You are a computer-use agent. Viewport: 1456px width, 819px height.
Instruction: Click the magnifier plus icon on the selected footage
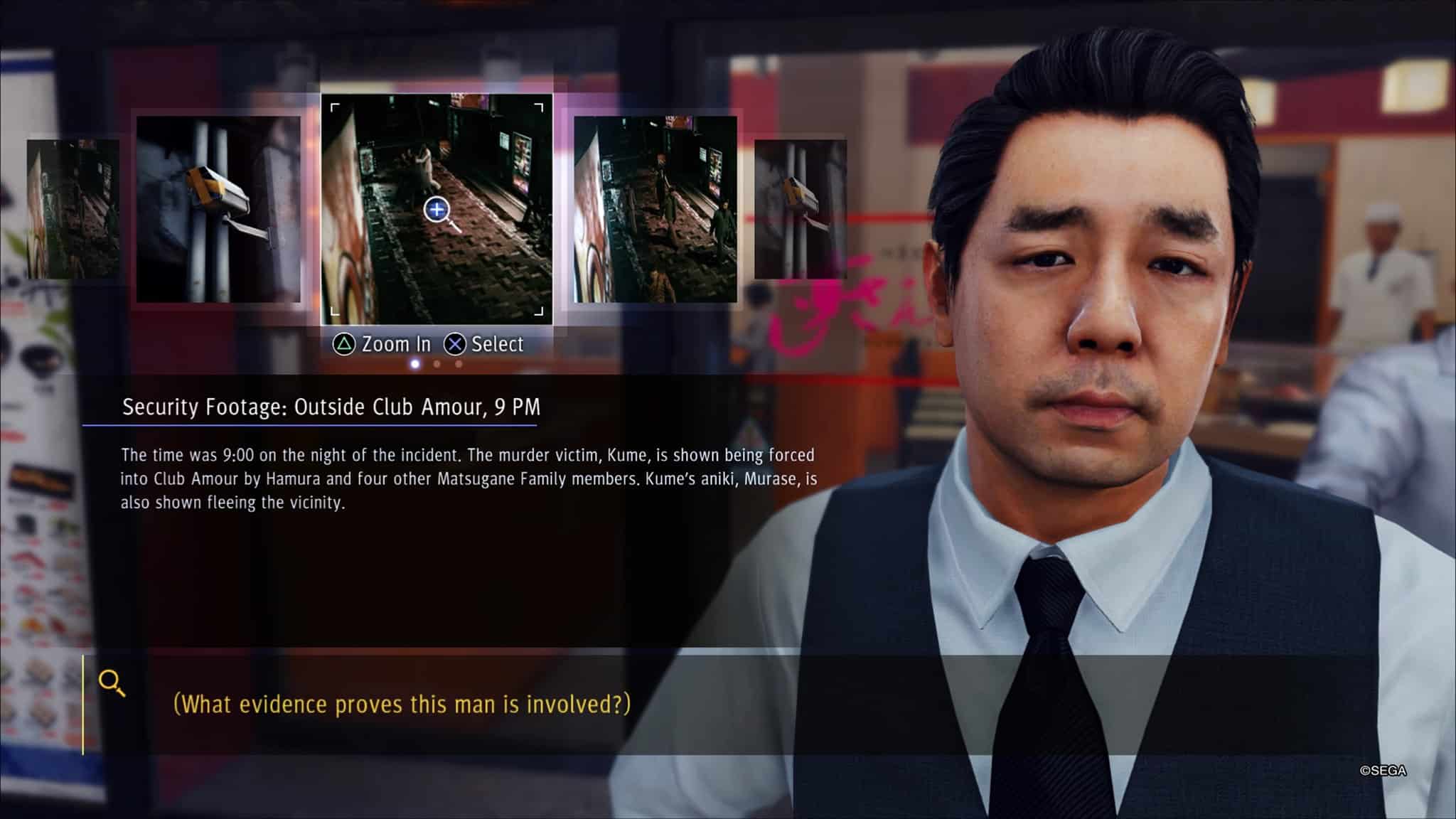click(437, 210)
